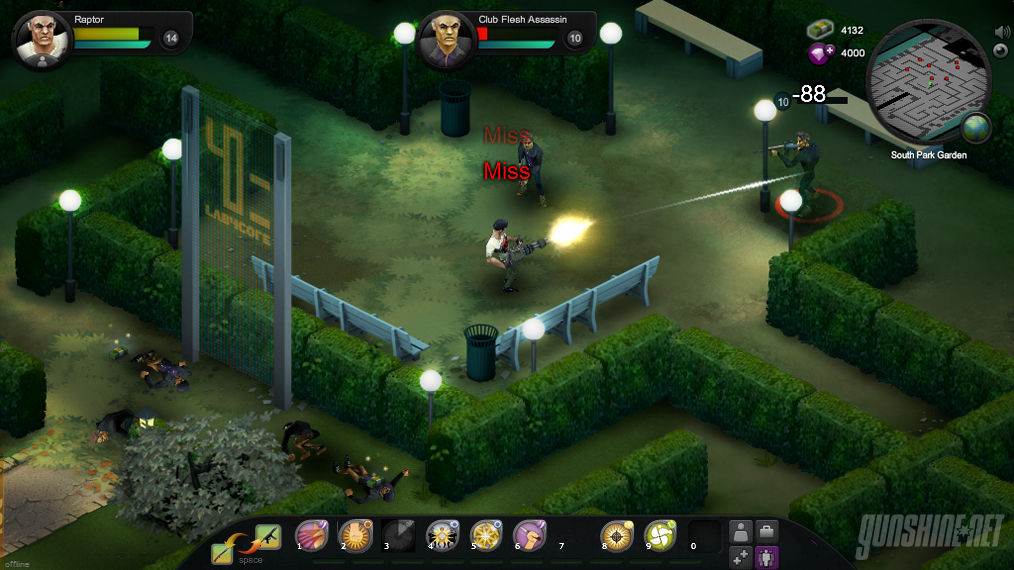The height and width of the screenshot is (570, 1014).
Task: Open the character profile silhouette button
Action: tap(741, 531)
